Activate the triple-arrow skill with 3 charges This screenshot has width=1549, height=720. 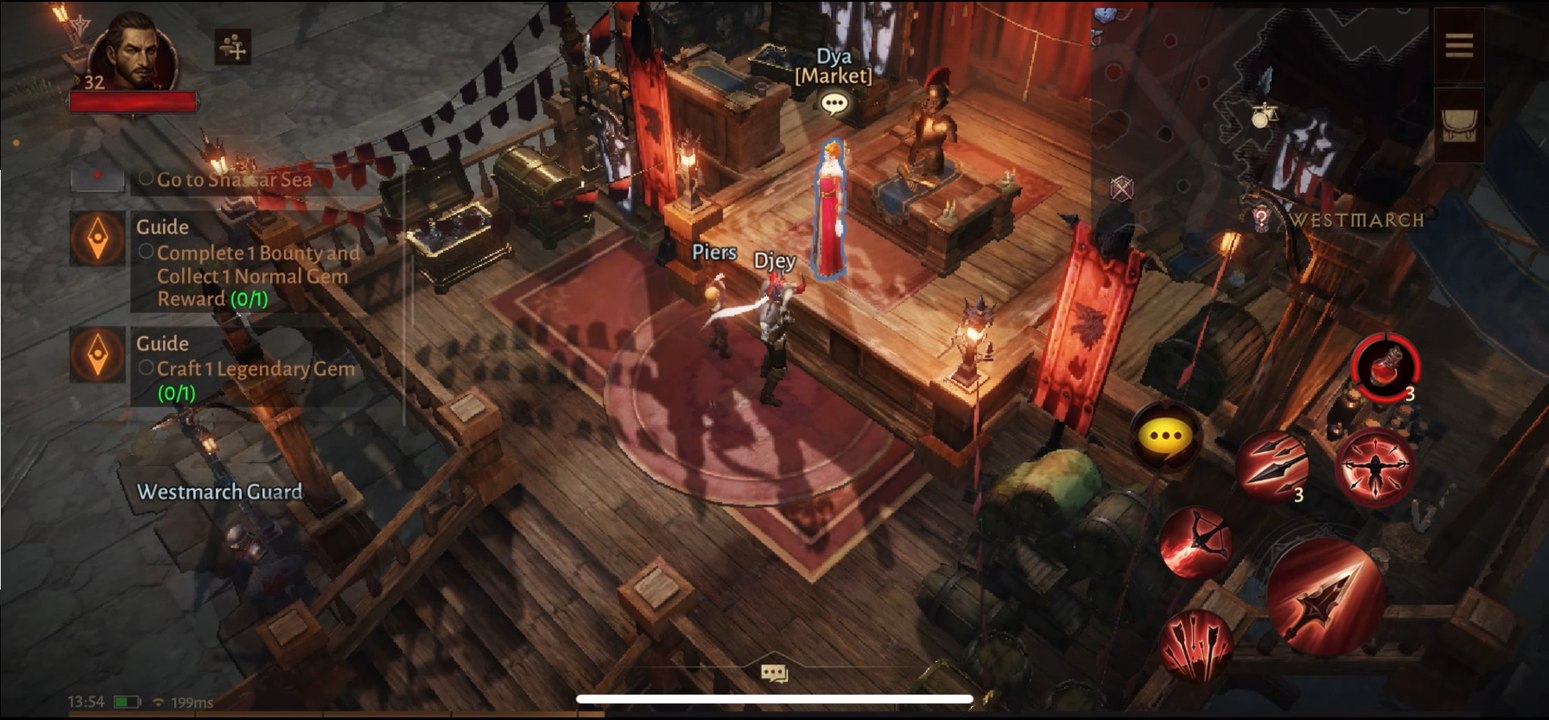[1270, 464]
